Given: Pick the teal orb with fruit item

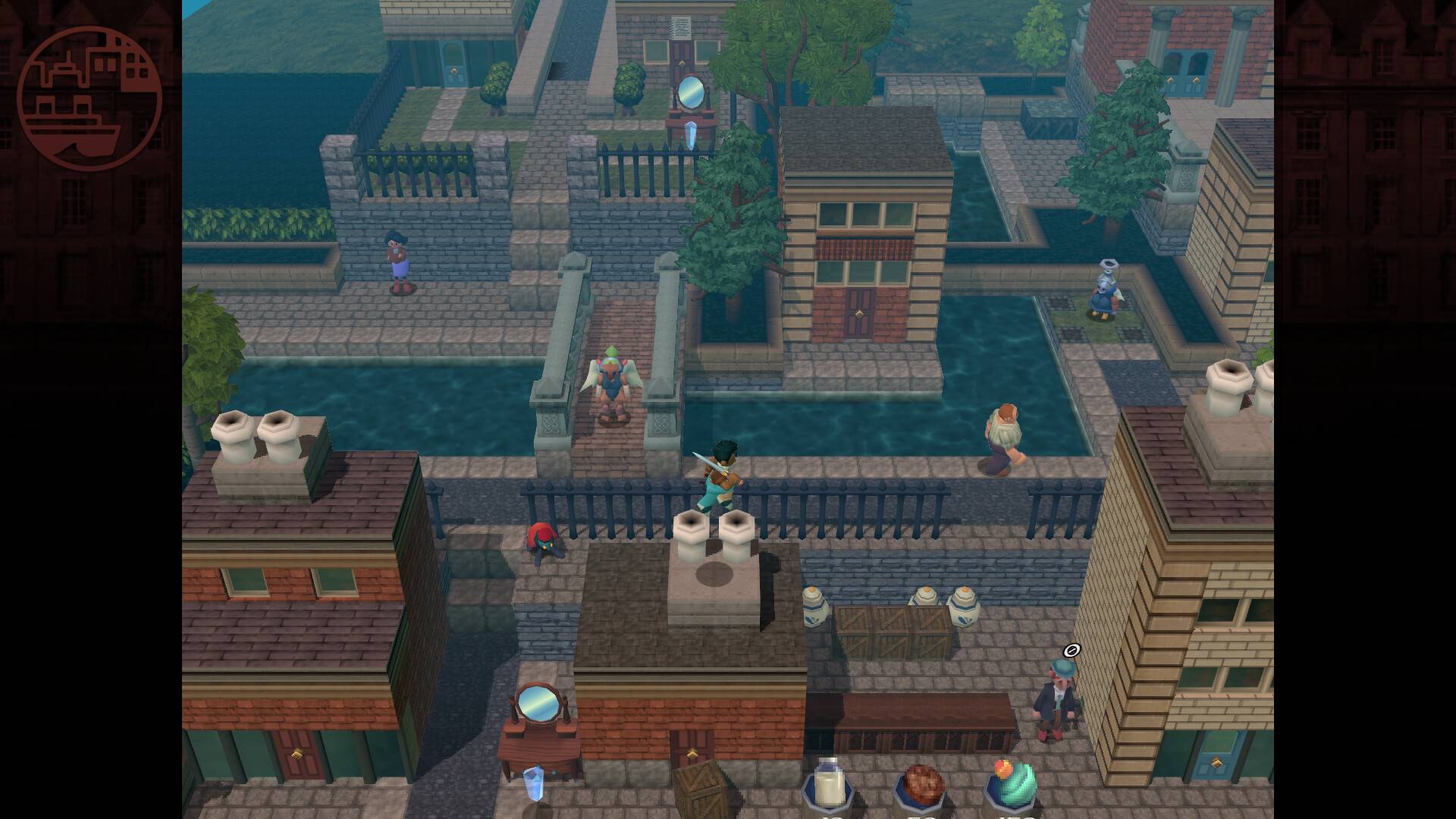Looking at the screenshot, I should click(x=1014, y=784).
